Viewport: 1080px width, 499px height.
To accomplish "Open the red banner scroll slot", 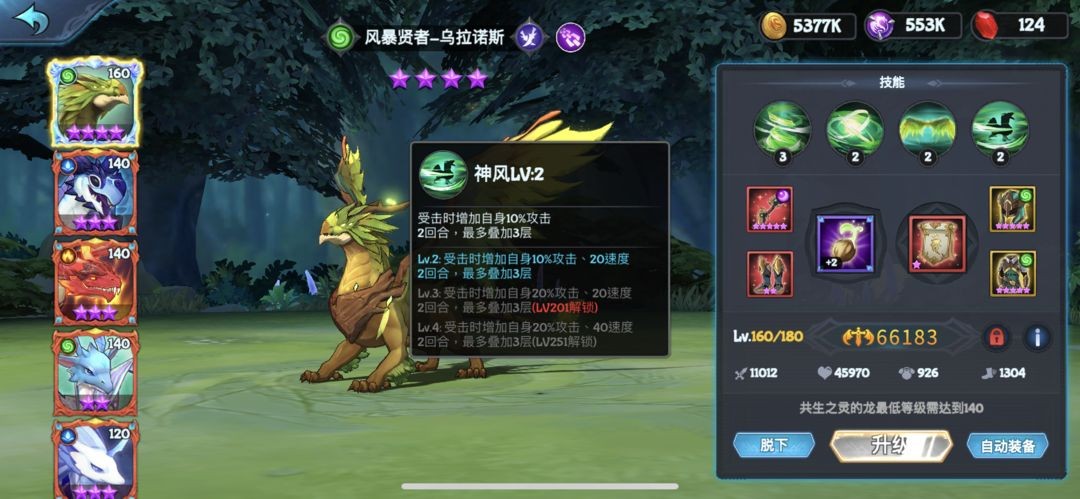I will pos(936,243).
